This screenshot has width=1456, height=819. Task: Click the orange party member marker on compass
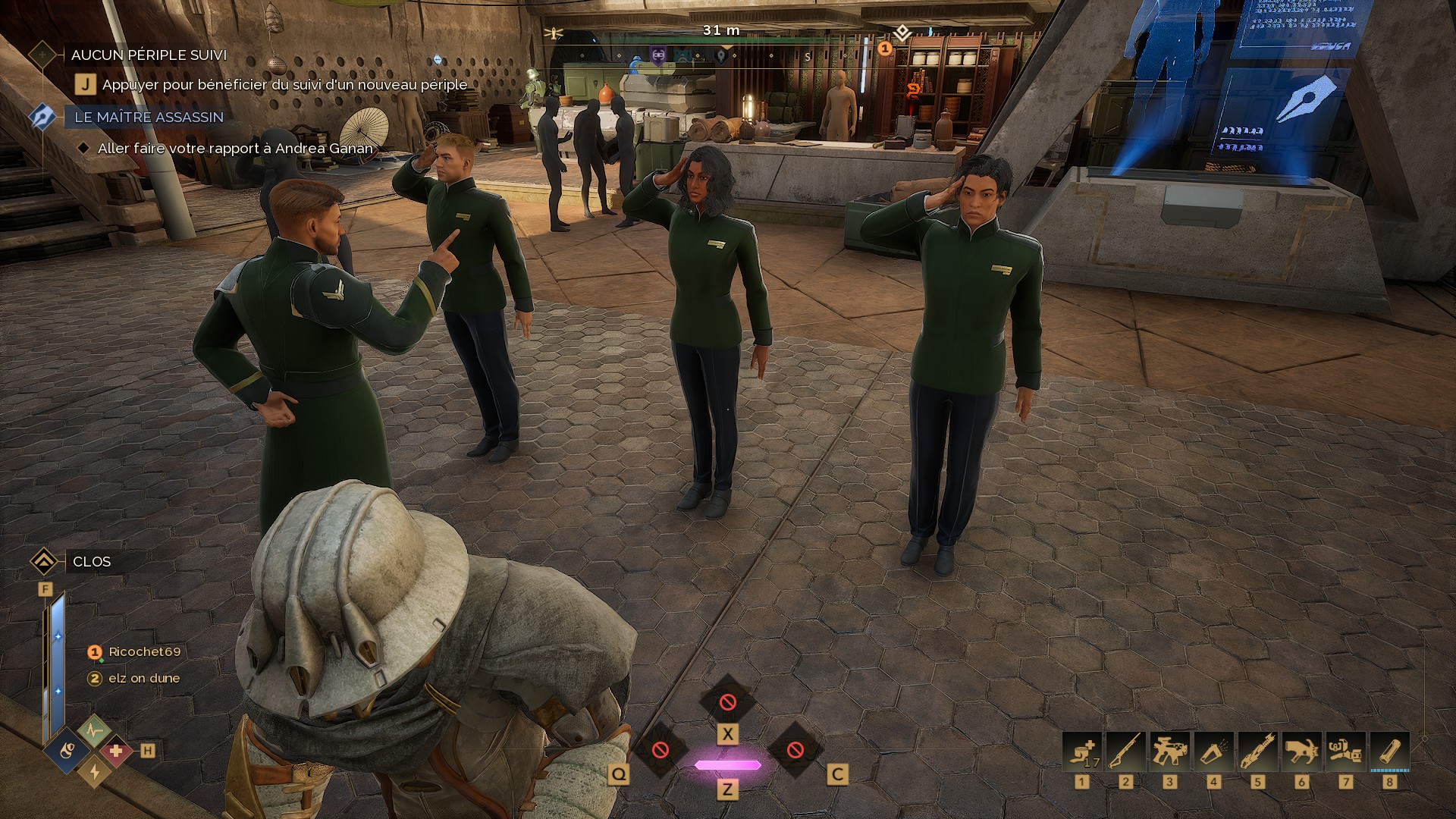tap(884, 49)
